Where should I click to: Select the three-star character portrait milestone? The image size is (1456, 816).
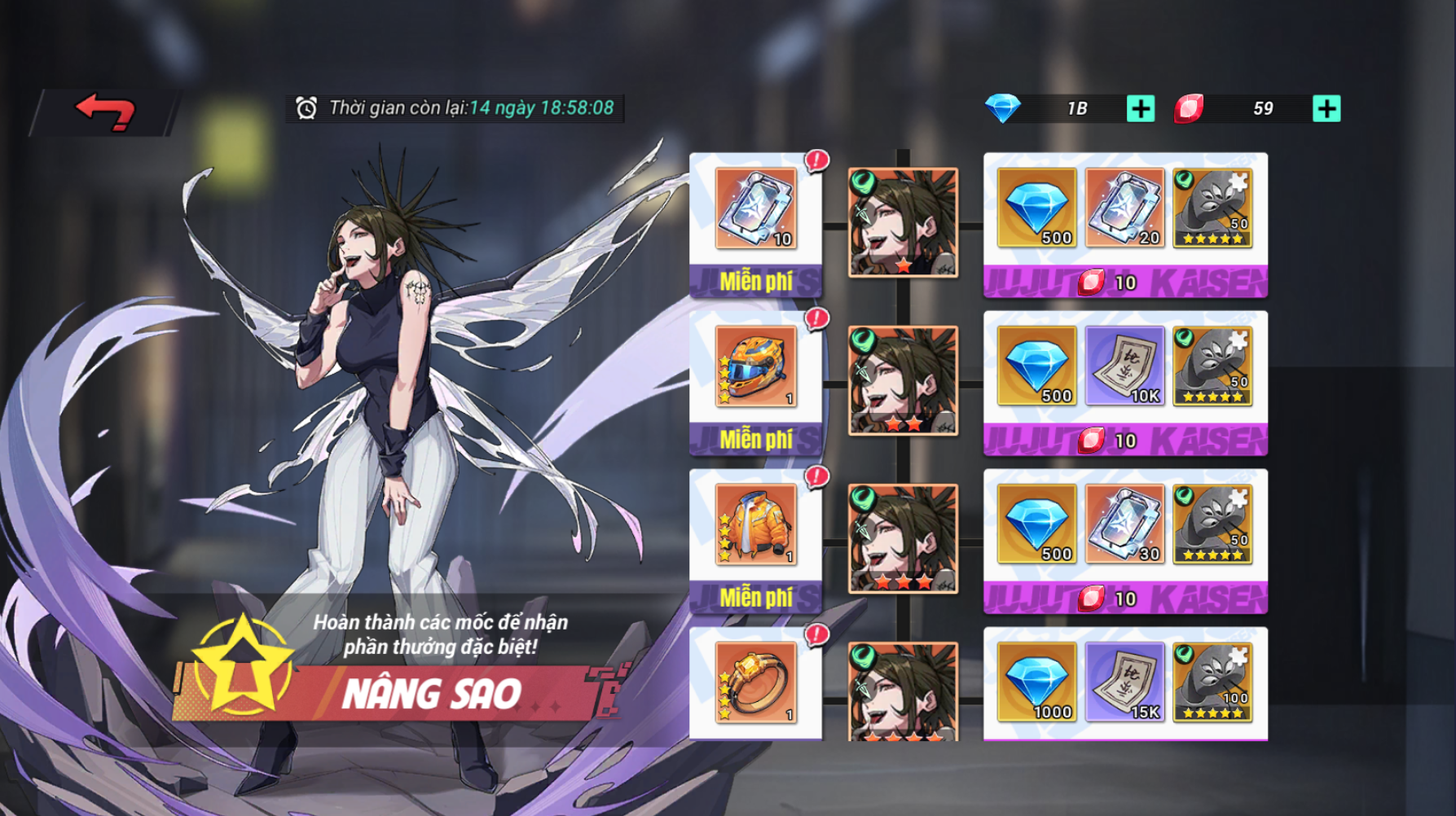(x=903, y=538)
